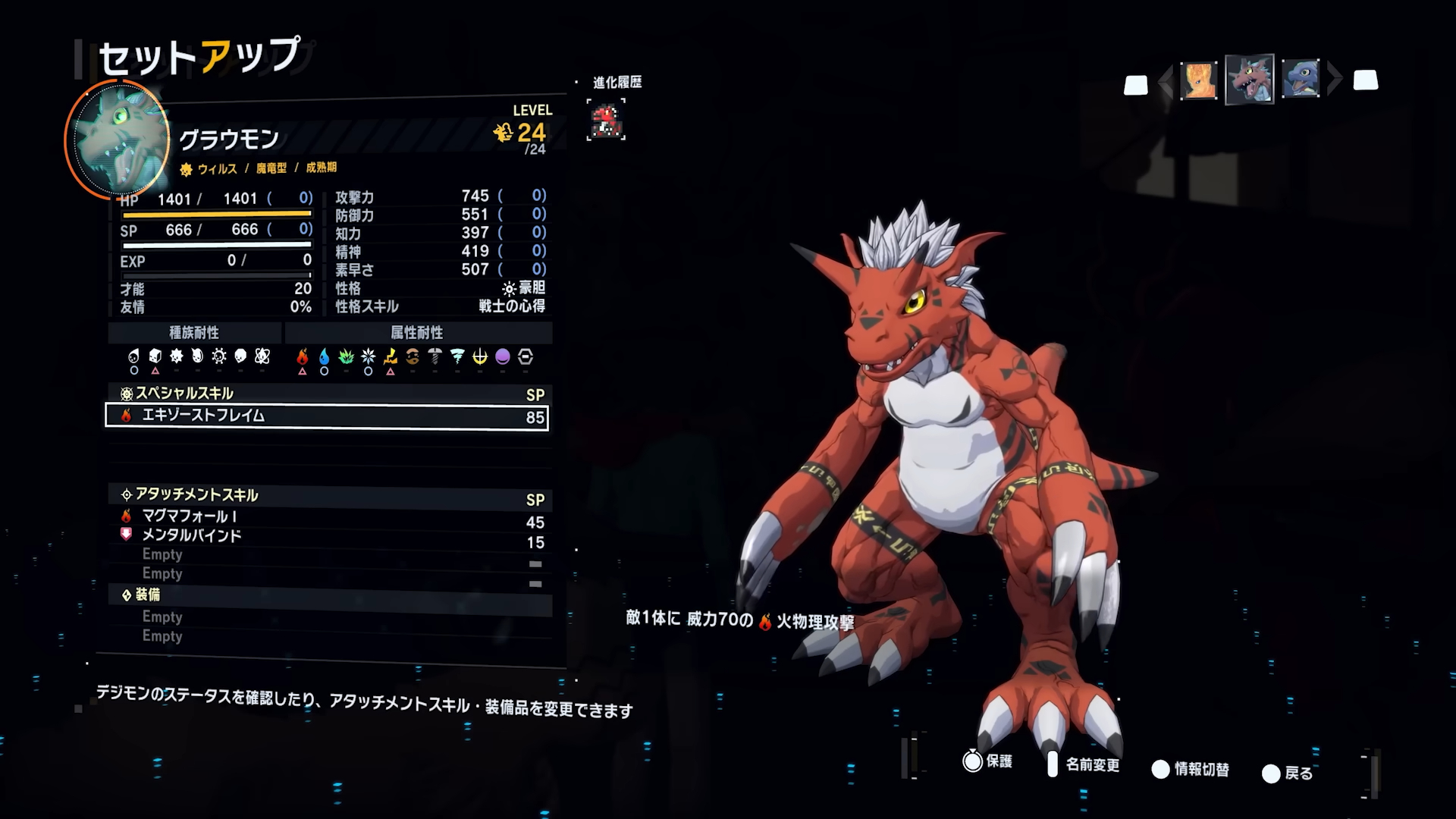Open the evolution history Guilmon icon
The image size is (1456, 819).
coord(606,121)
